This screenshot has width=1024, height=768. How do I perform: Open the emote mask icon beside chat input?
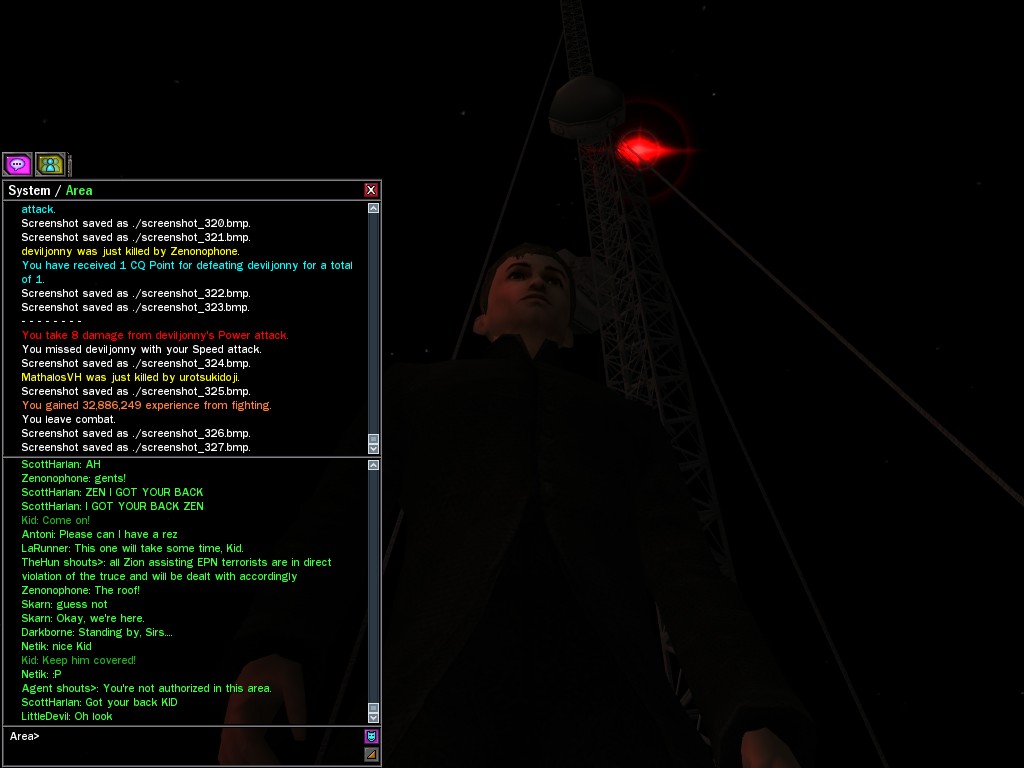(x=371, y=737)
